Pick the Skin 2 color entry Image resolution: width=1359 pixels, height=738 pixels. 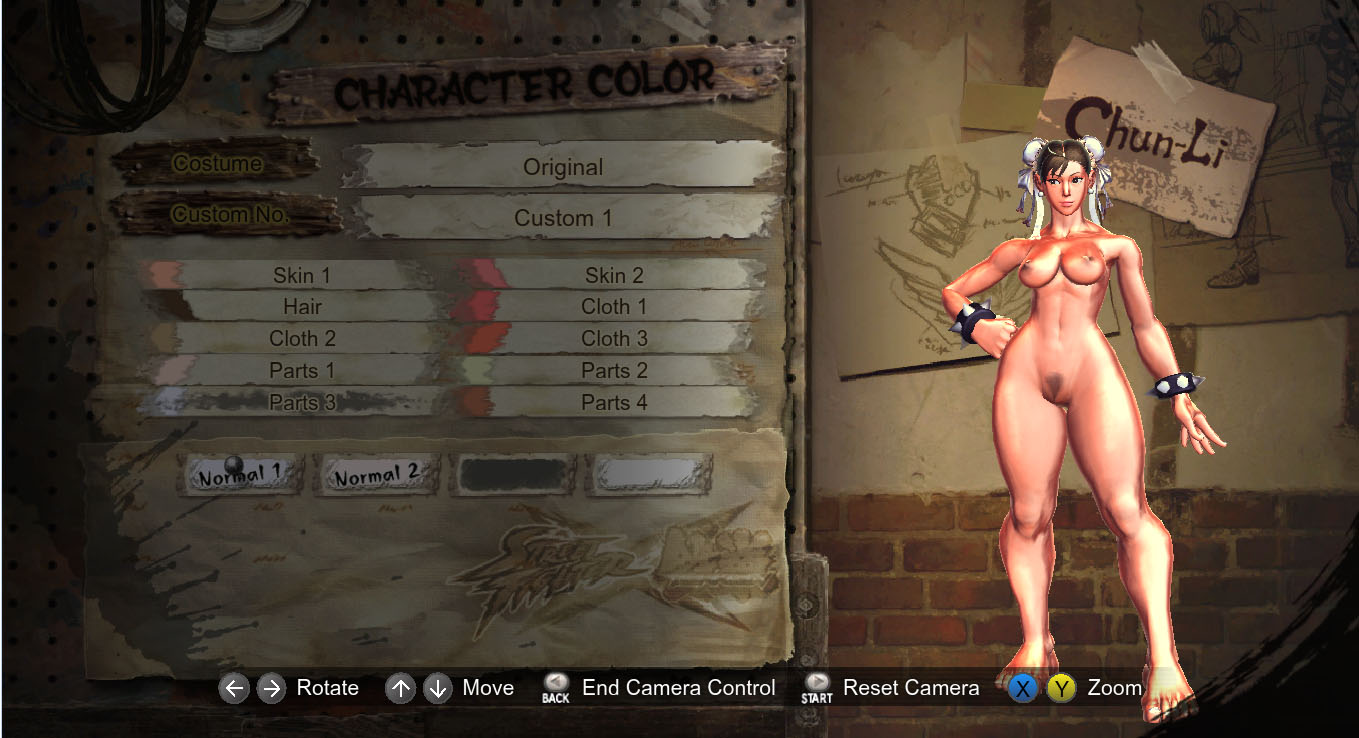coord(614,275)
